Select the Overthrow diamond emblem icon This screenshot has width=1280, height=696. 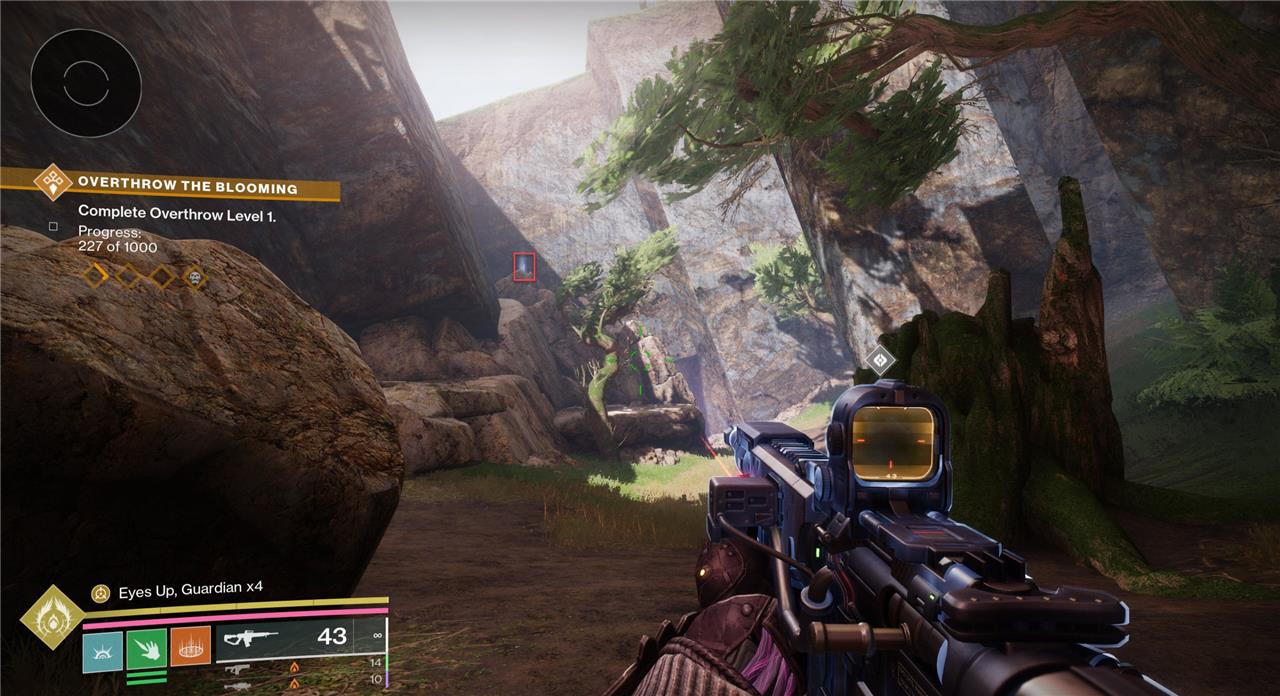tap(52, 183)
